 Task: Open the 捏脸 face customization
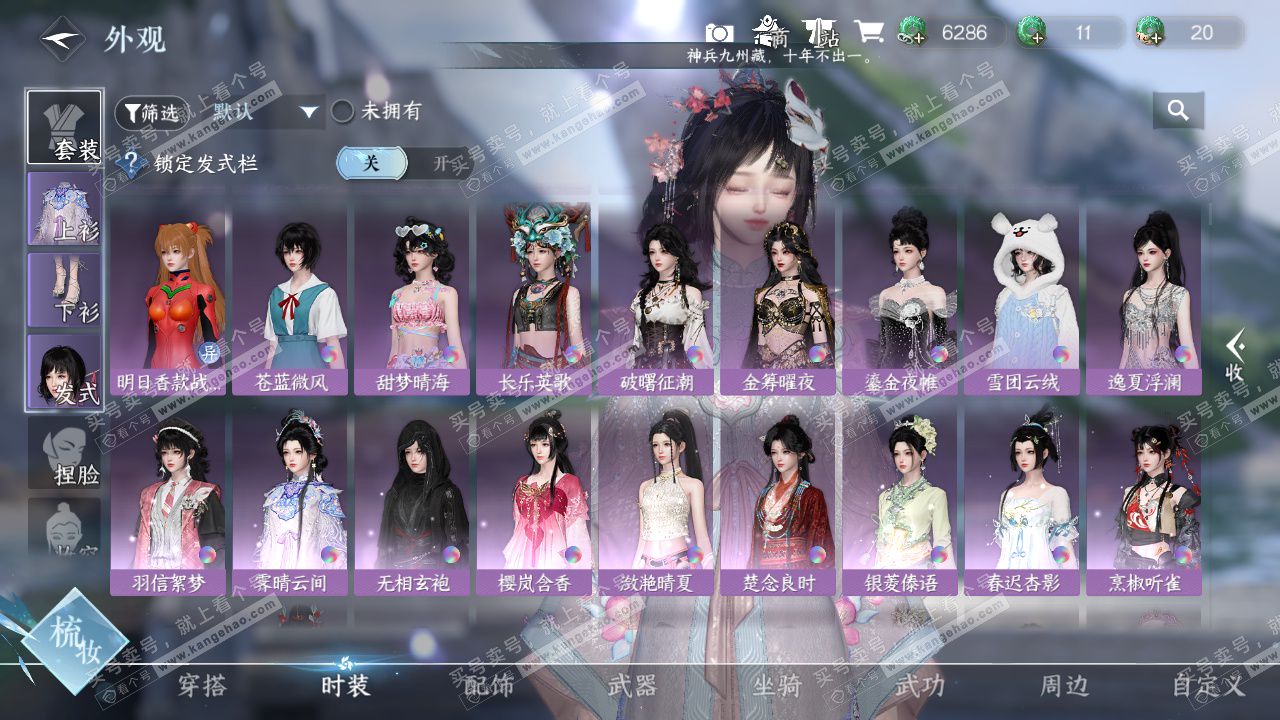click(64, 453)
